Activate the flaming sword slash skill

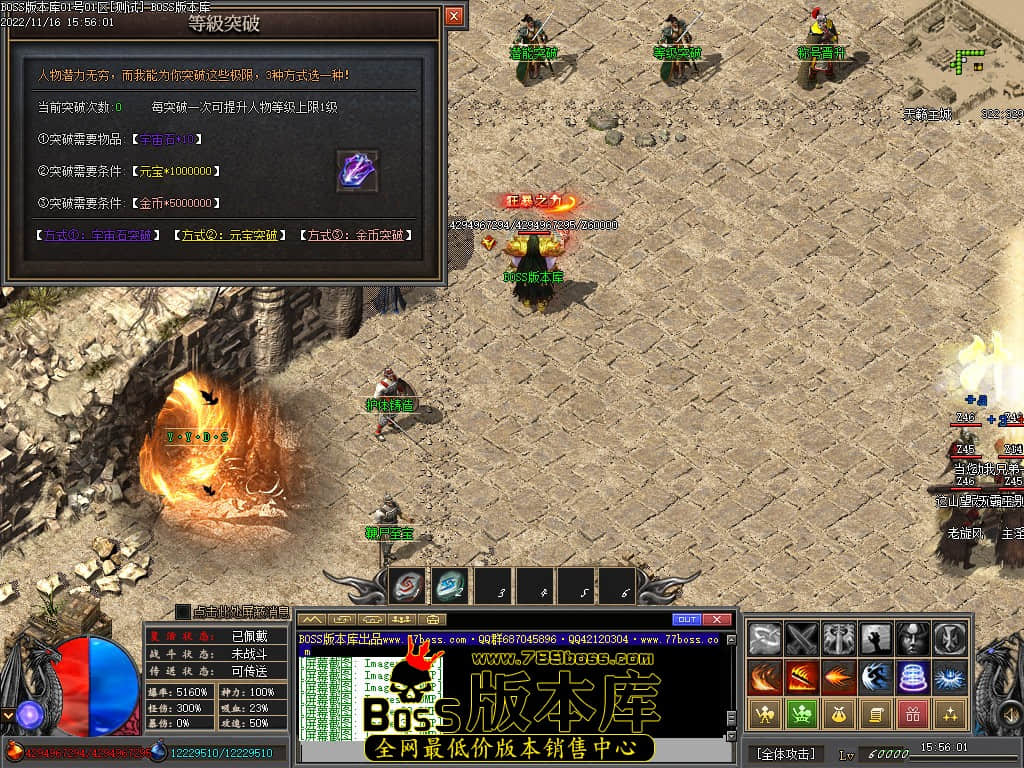click(x=802, y=677)
